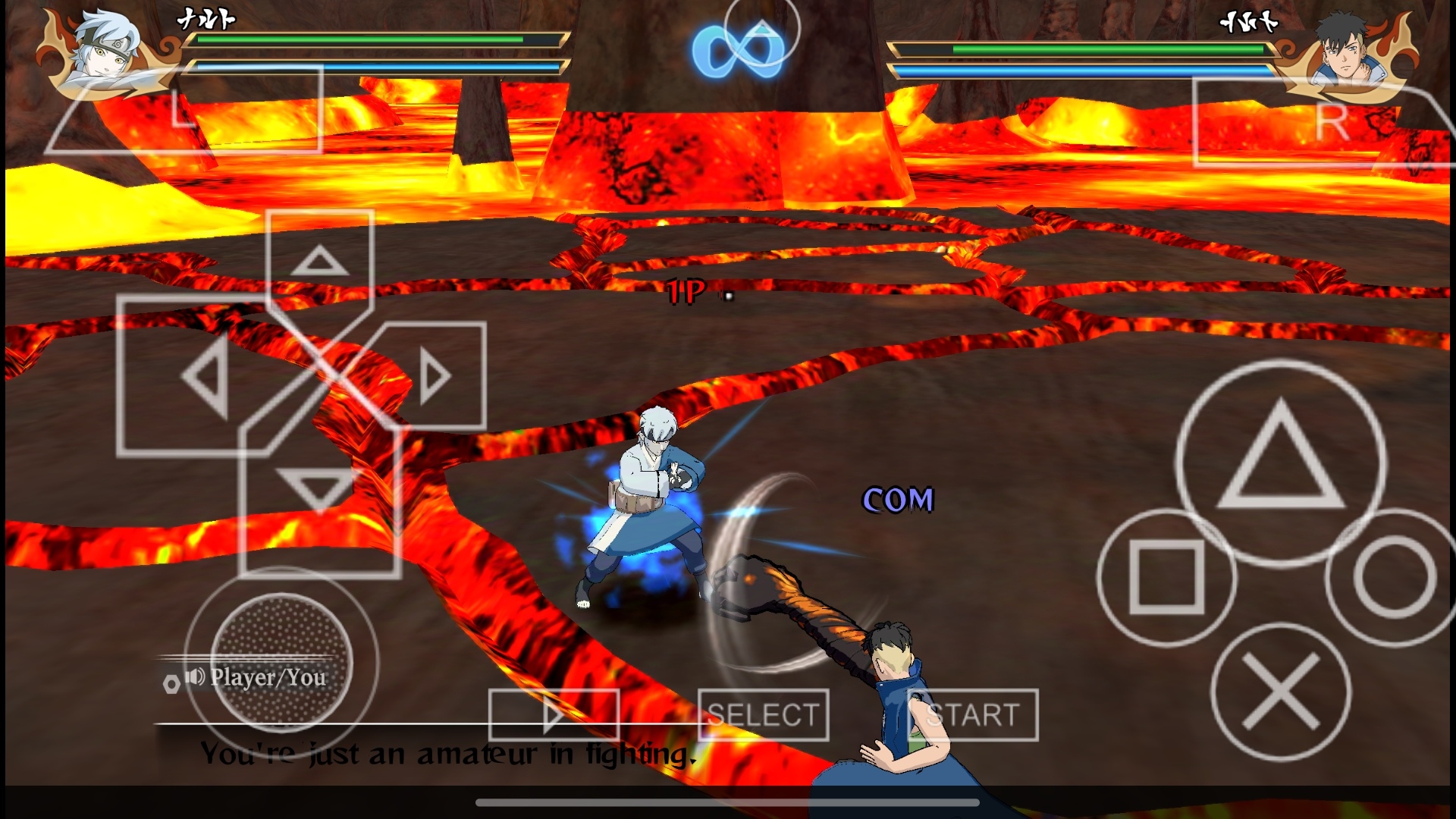
Task: Tap the cross action button
Action: click(x=1281, y=692)
